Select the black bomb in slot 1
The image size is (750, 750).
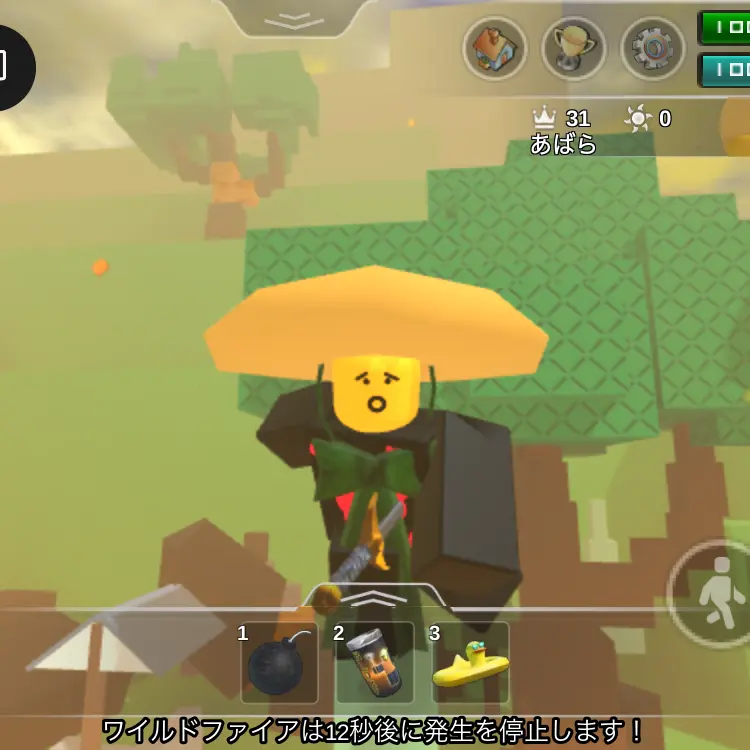(279, 664)
